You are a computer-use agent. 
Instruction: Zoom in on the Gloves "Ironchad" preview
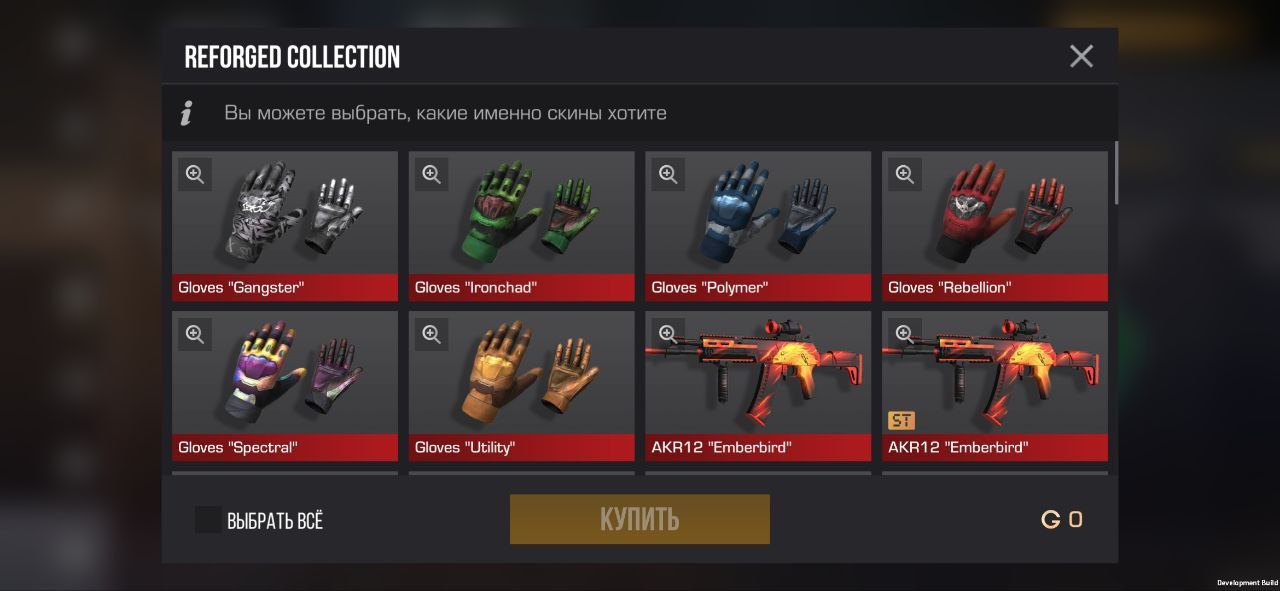431,174
